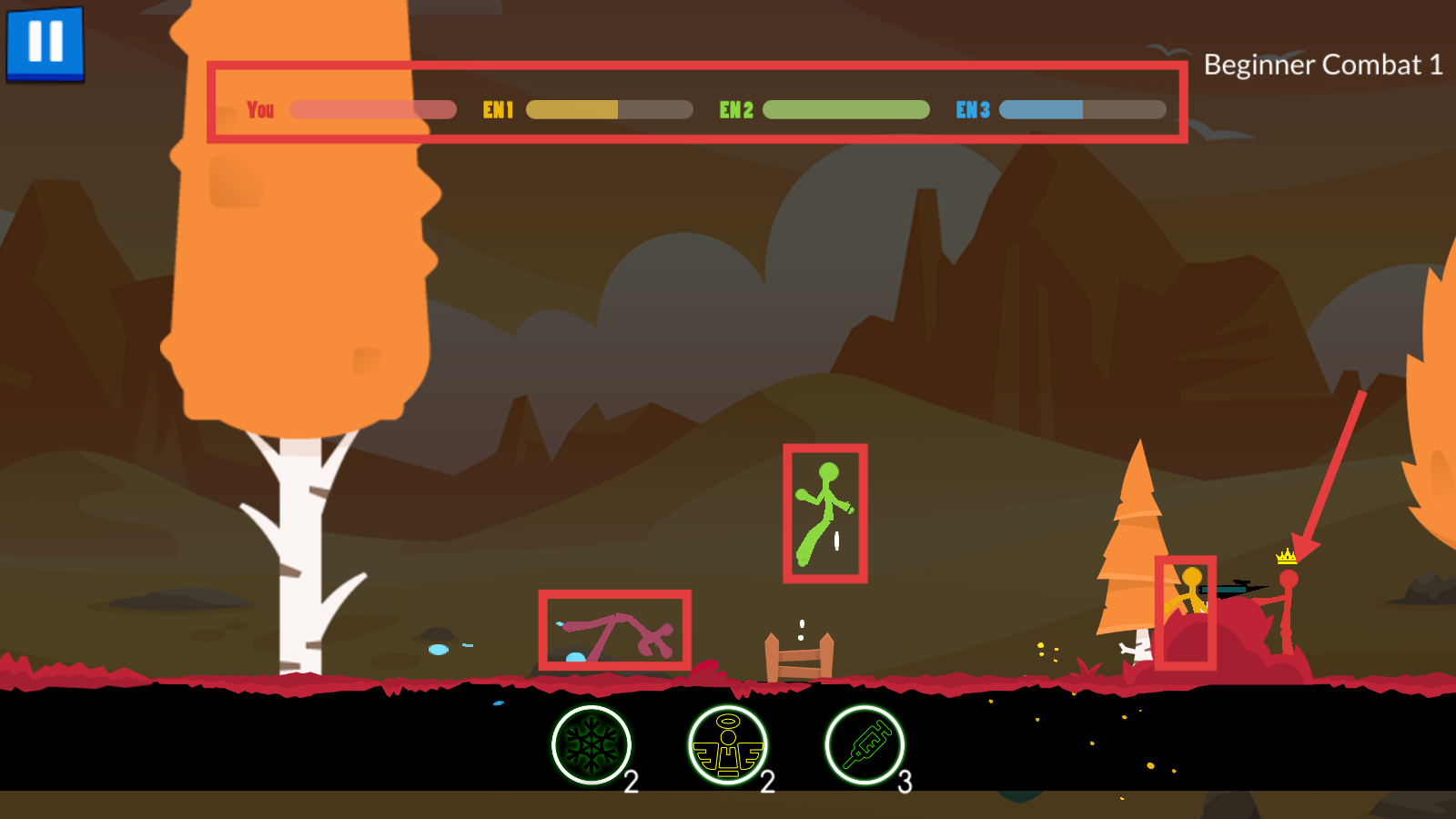This screenshot has width=1456, height=819.
Task: Pause the game with the blue button
Action: pos(45,43)
